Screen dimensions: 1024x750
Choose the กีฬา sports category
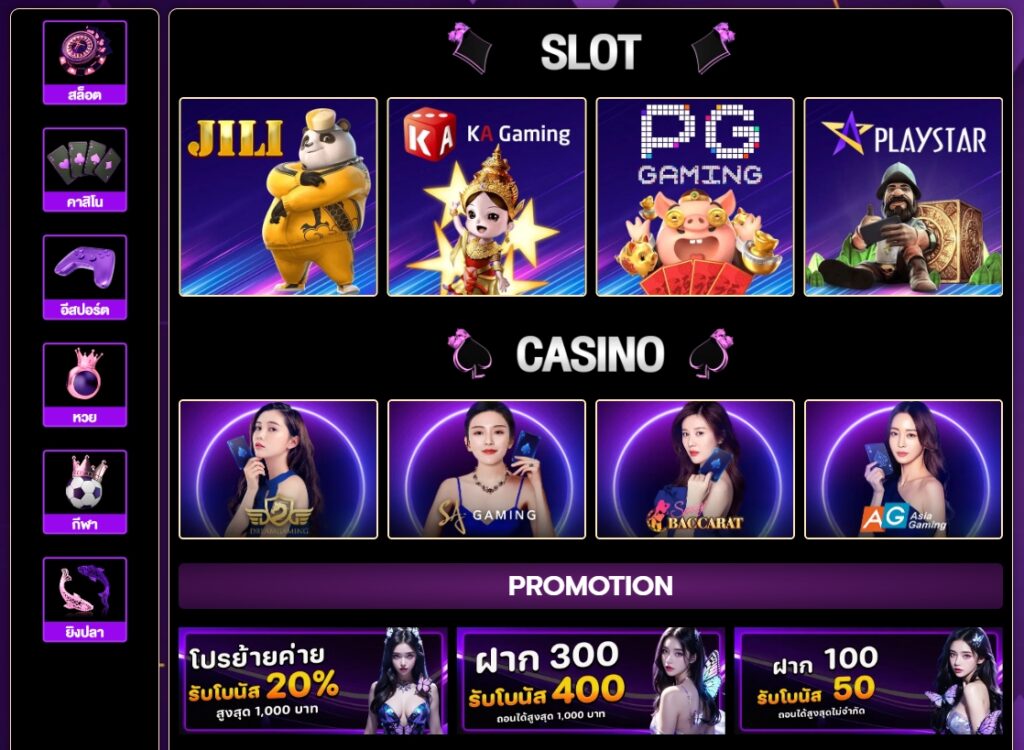(x=85, y=492)
